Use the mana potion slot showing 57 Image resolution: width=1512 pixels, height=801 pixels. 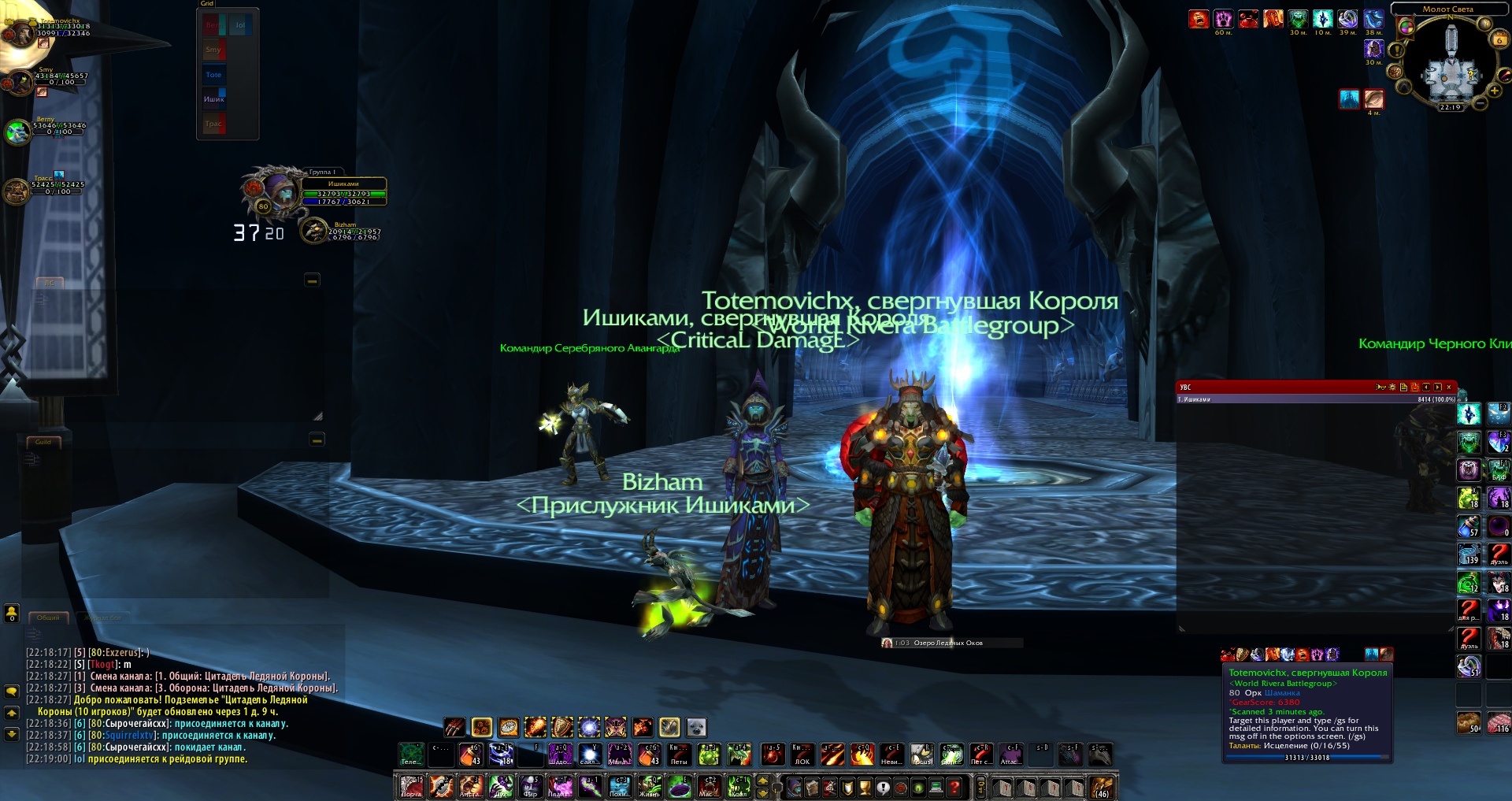point(1469,527)
